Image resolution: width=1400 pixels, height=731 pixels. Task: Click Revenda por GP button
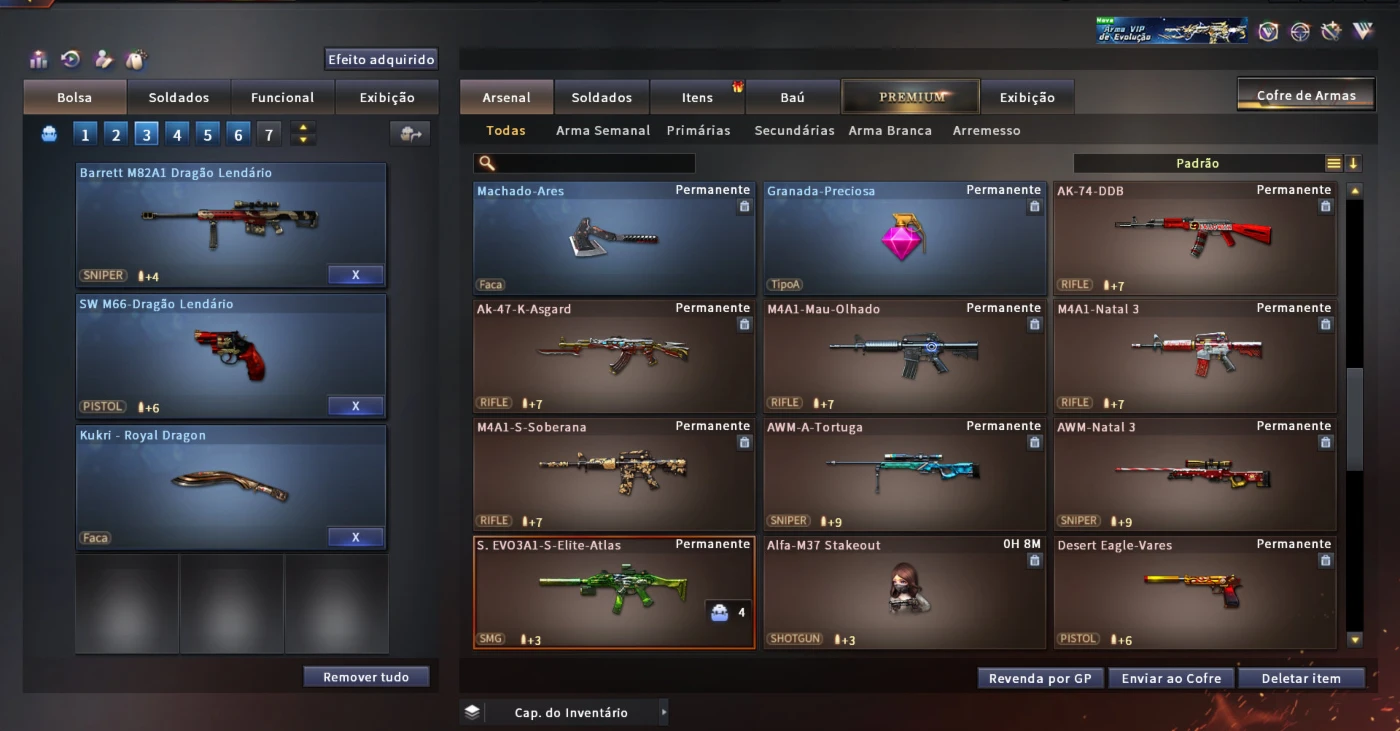click(1040, 678)
